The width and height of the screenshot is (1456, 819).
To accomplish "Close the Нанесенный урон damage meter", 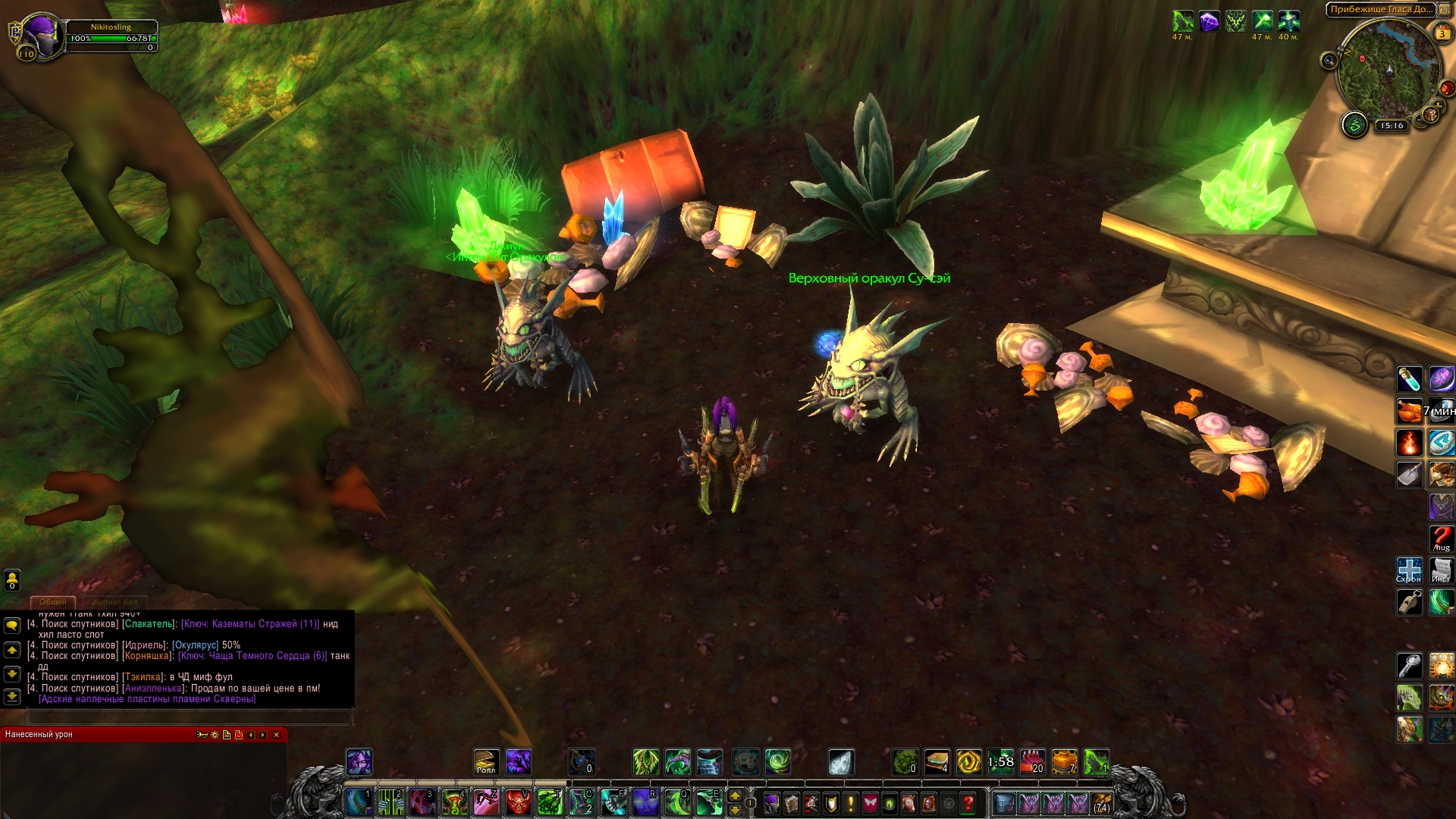I will tap(277, 734).
